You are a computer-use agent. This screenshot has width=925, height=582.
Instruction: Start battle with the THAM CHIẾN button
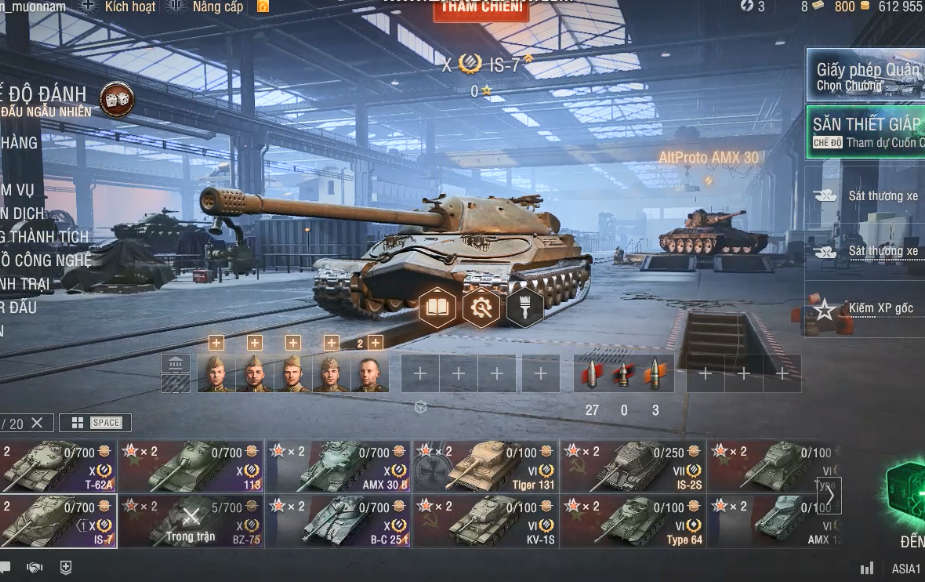[x=467, y=10]
